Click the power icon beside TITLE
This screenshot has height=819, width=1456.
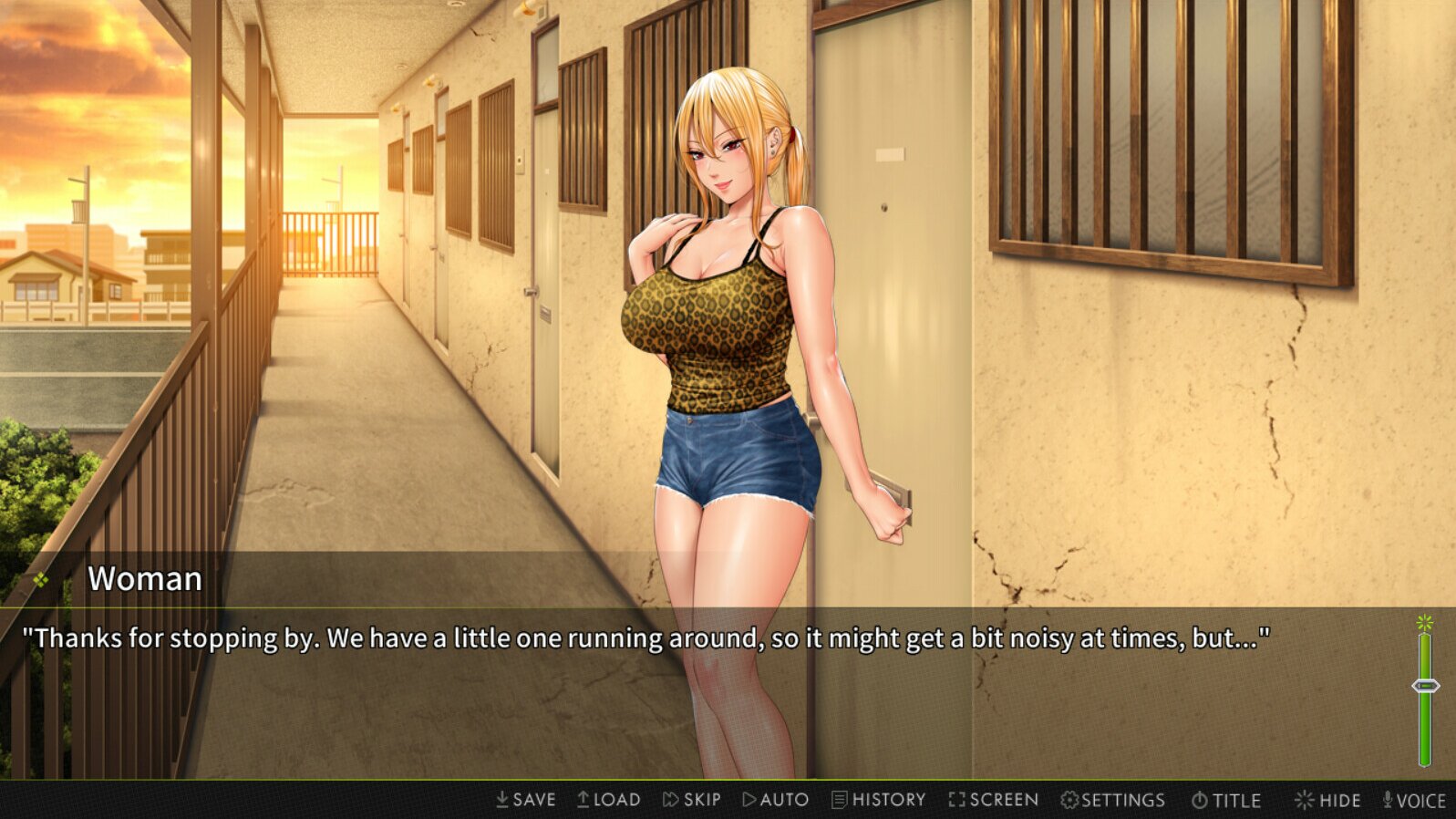pyautogui.click(x=1200, y=800)
